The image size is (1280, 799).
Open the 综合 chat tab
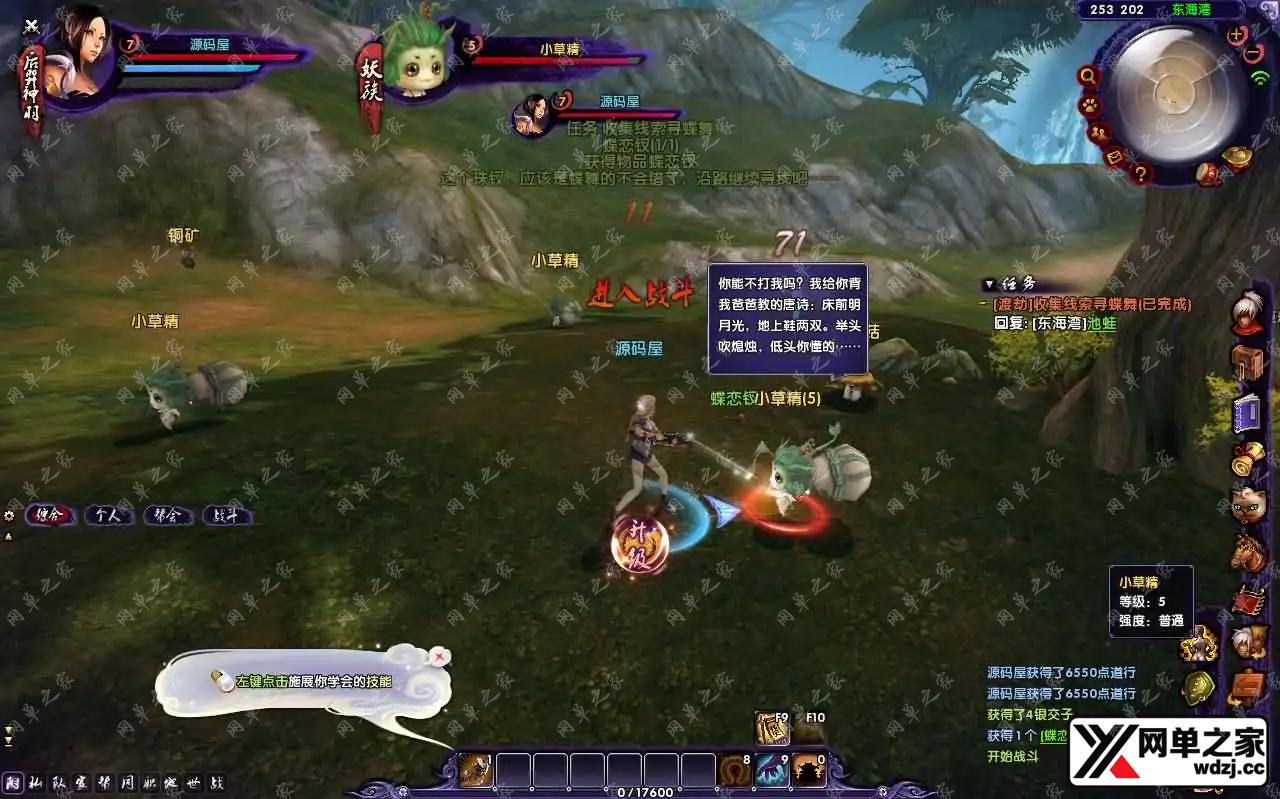coord(49,516)
